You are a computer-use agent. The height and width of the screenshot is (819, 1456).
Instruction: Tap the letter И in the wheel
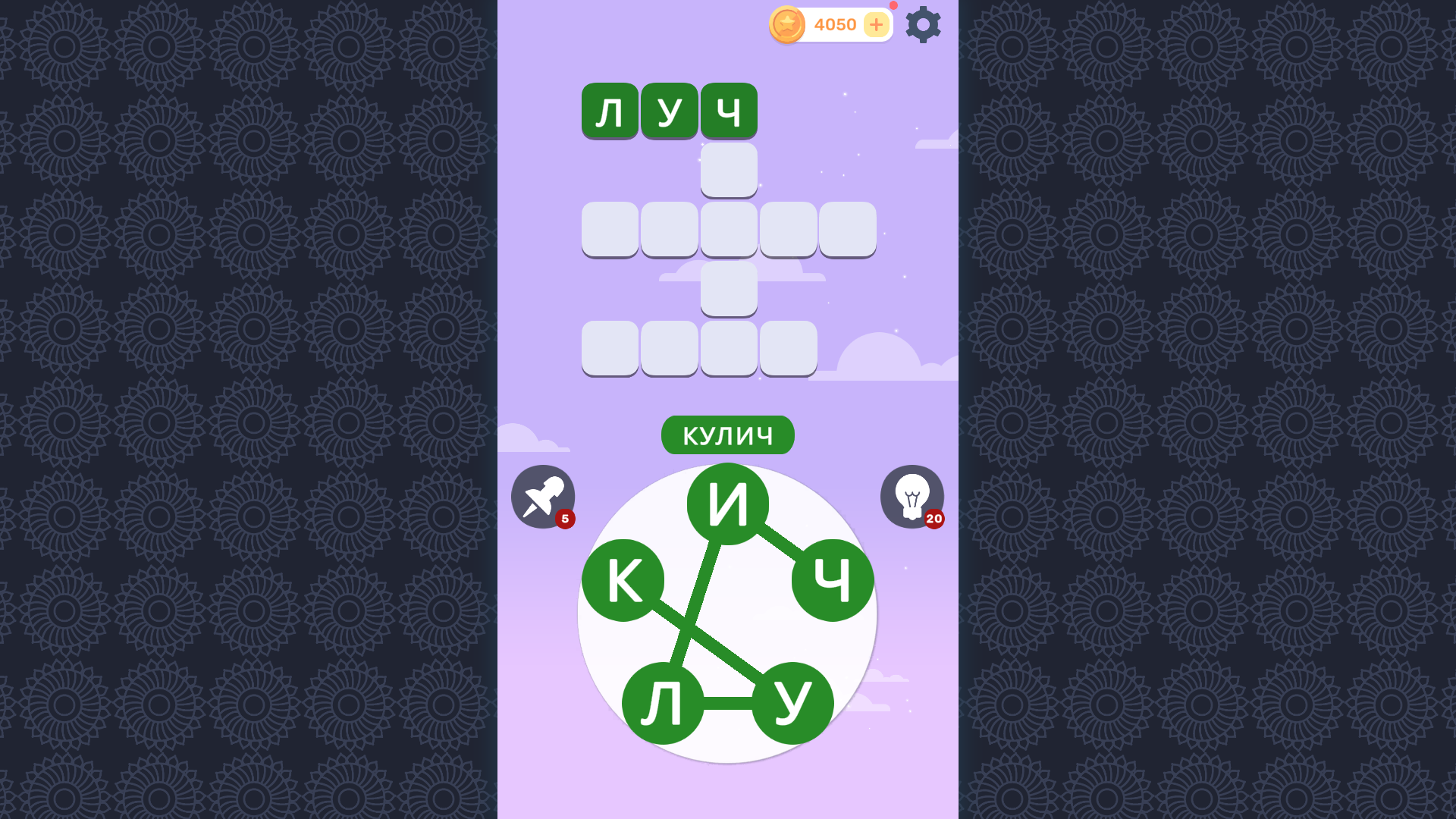(728, 503)
